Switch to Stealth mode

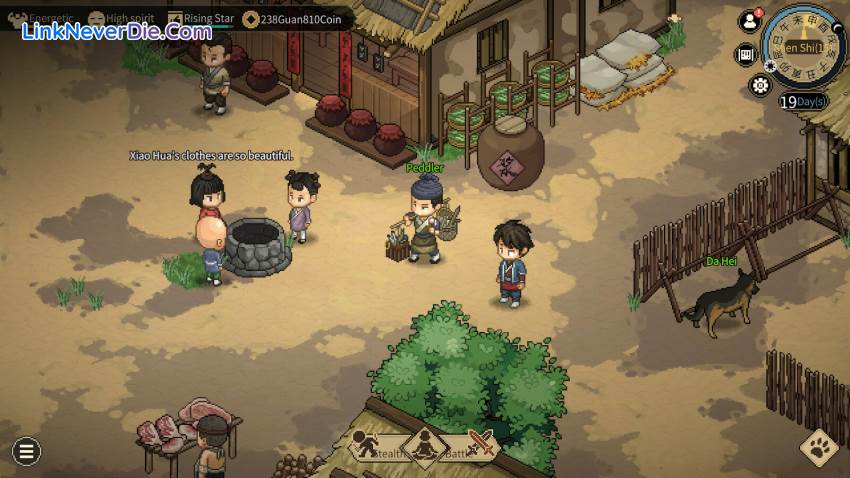click(366, 446)
